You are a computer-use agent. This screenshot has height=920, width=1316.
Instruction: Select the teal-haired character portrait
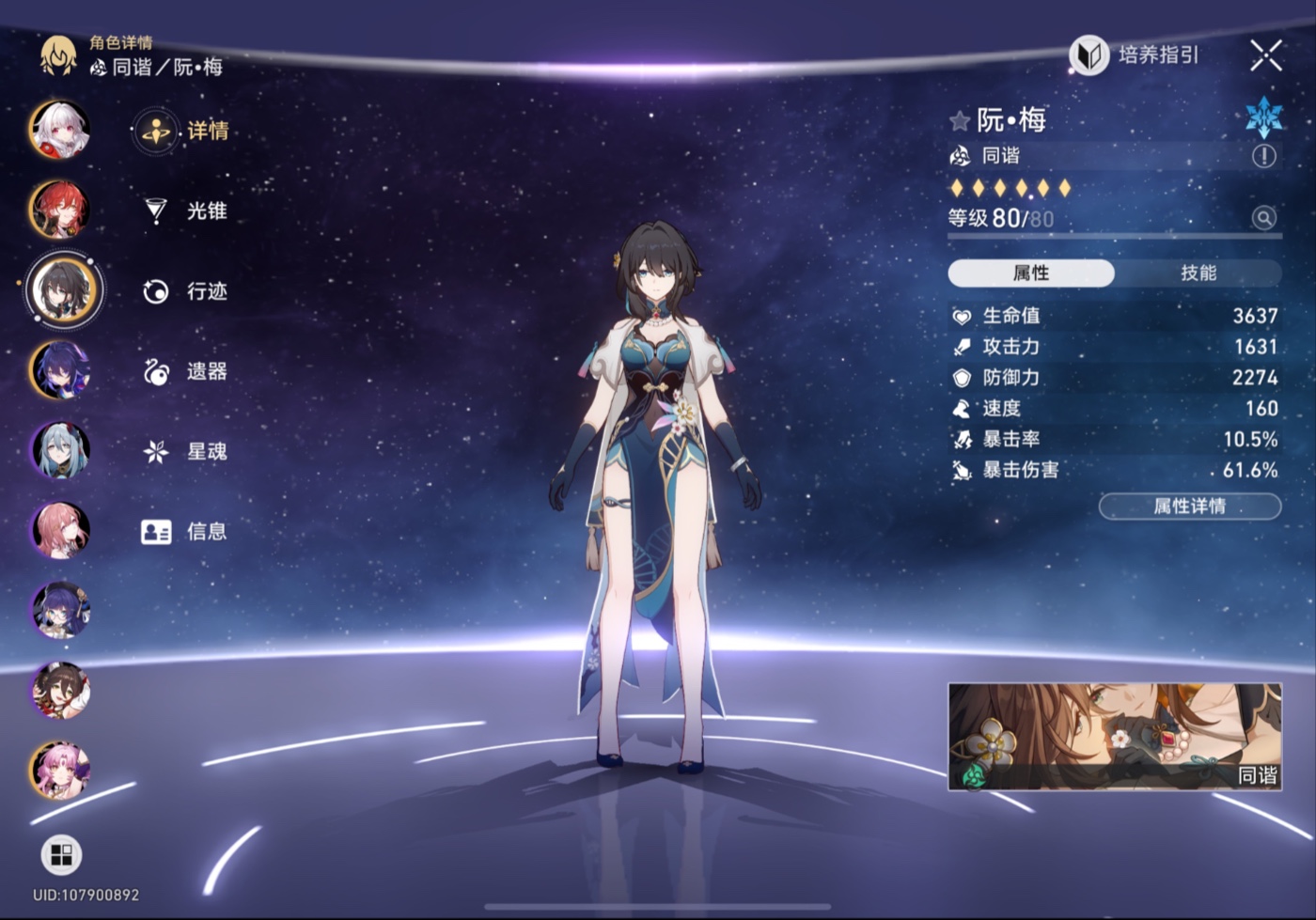60,450
